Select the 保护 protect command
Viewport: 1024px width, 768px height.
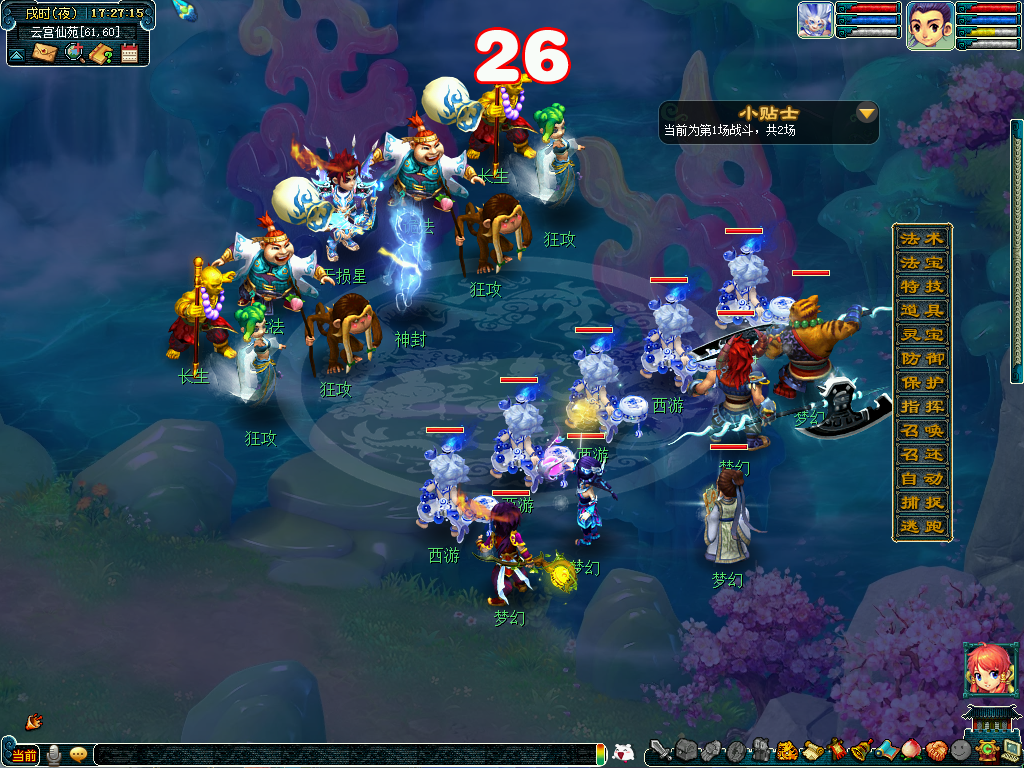pyautogui.click(x=922, y=382)
